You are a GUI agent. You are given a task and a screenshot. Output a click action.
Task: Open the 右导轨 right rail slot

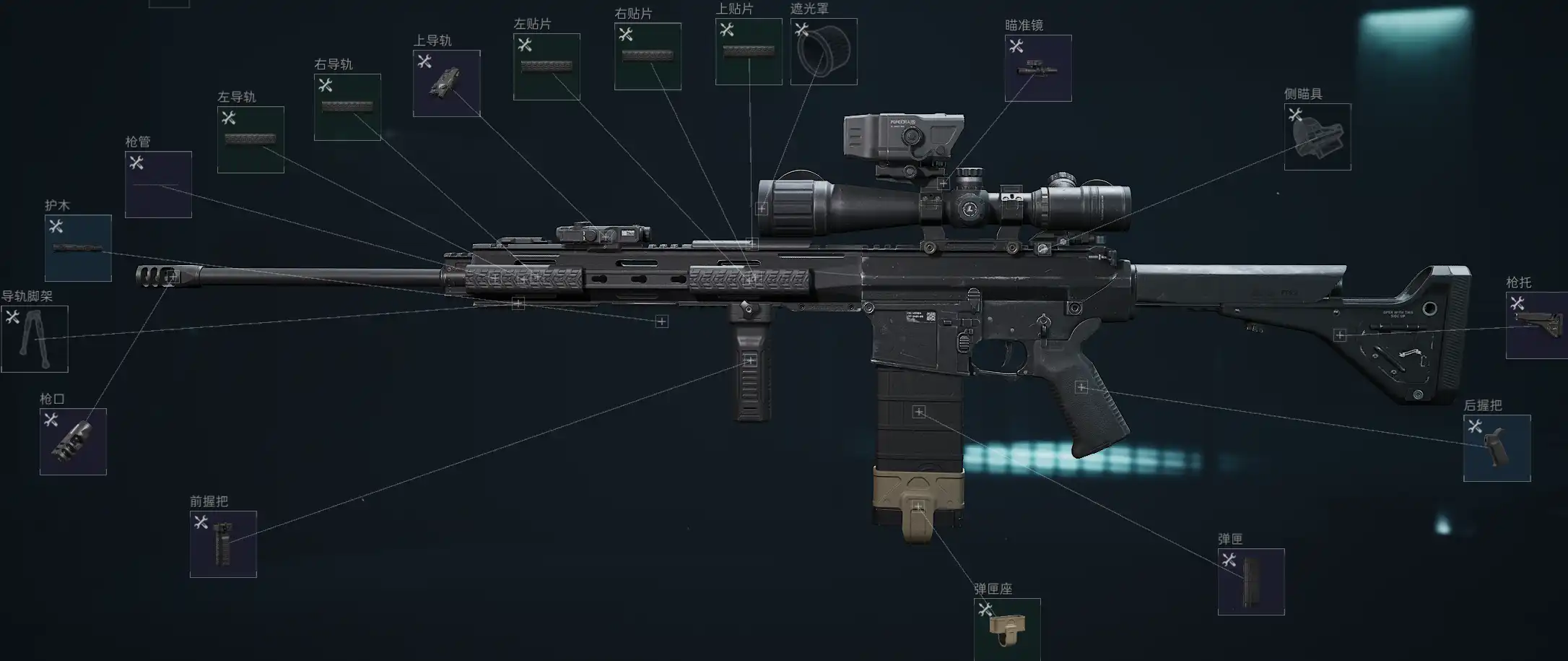[347, 107]
